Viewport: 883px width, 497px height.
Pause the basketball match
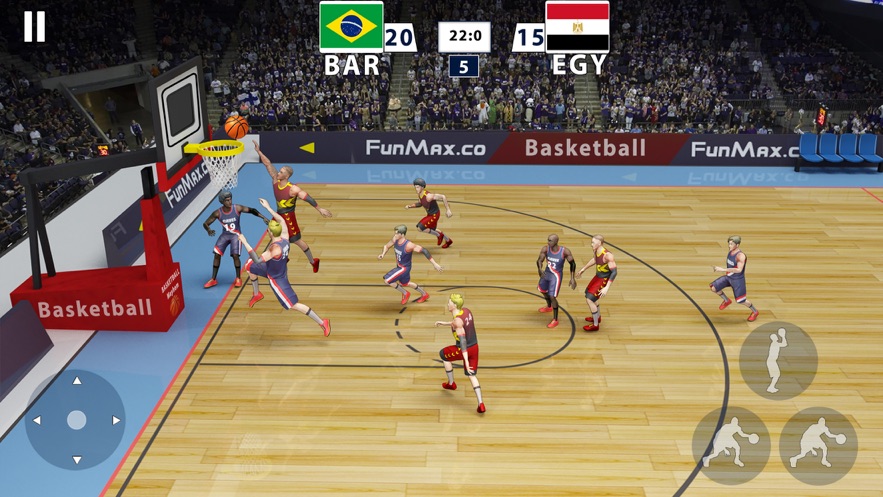[34, 27]
